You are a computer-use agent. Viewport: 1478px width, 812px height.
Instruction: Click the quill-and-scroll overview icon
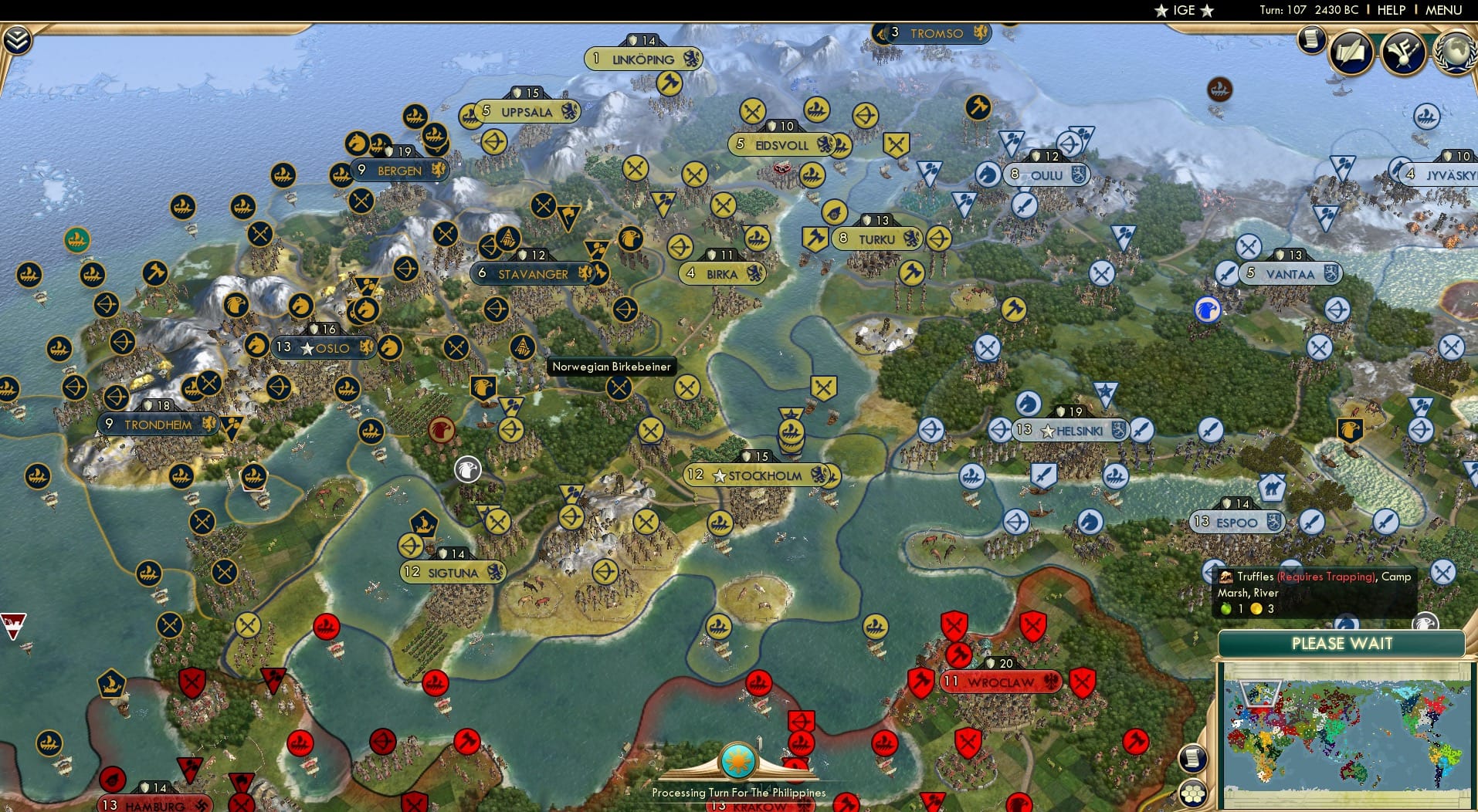point(1350,52)
